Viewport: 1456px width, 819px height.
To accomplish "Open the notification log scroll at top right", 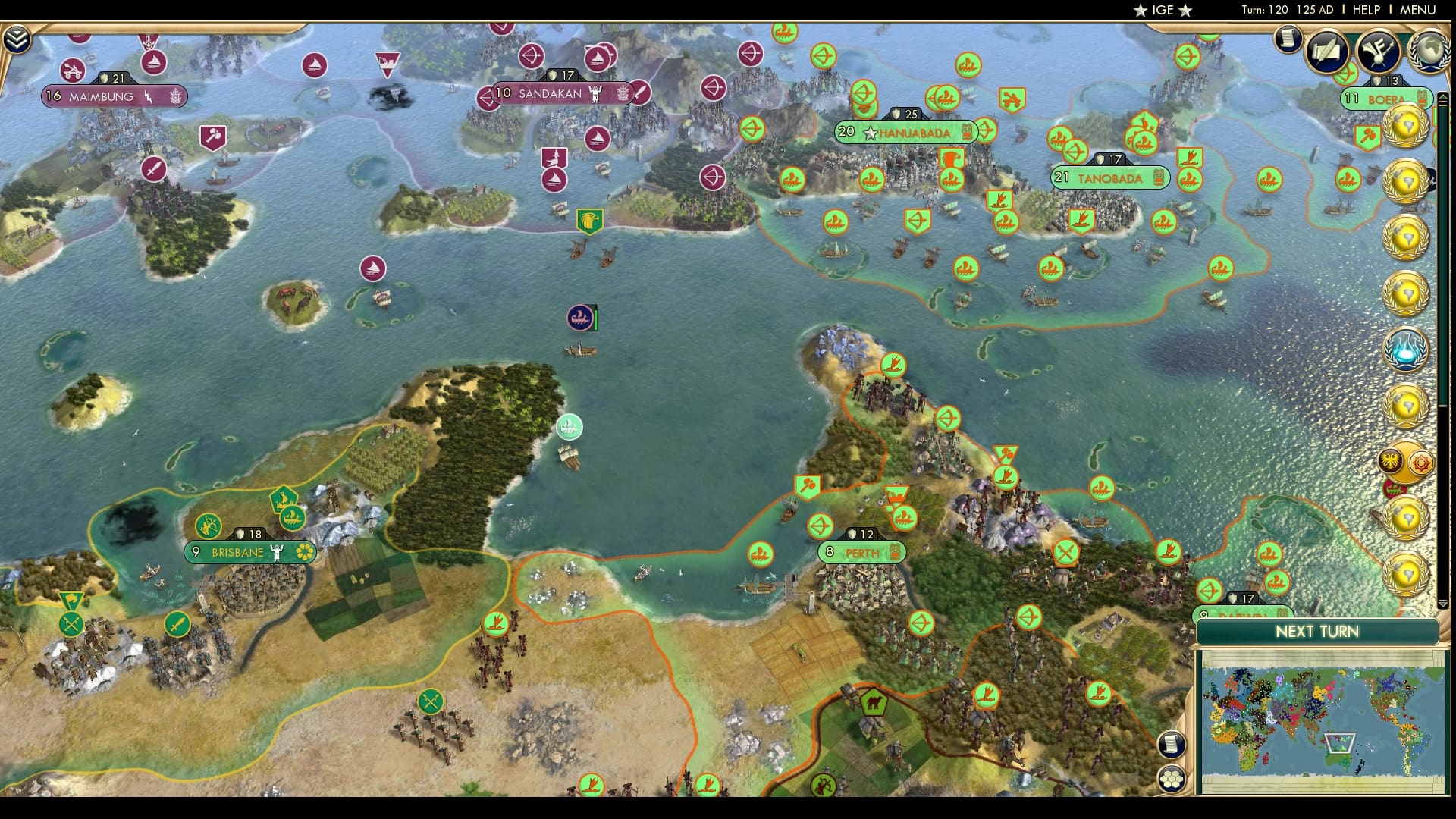I will click(x=1288, y=39).
